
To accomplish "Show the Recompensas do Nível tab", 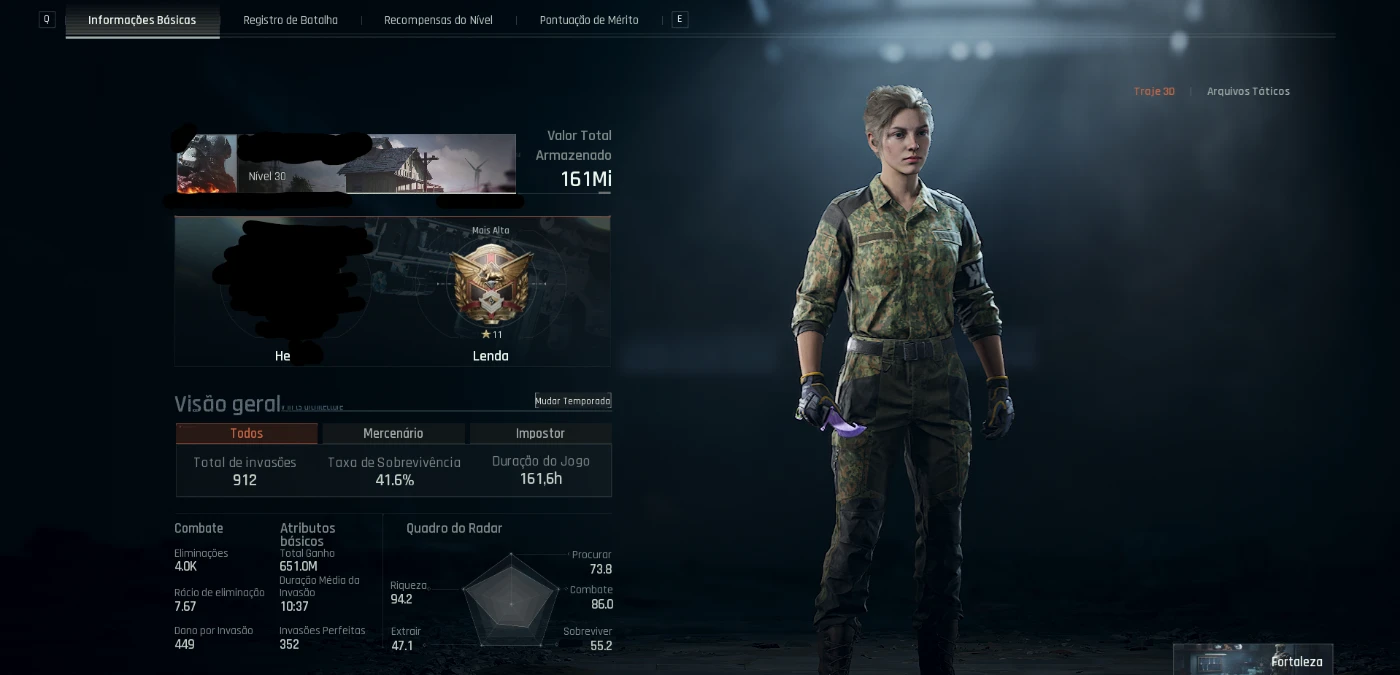I will (x=438, y=20).
